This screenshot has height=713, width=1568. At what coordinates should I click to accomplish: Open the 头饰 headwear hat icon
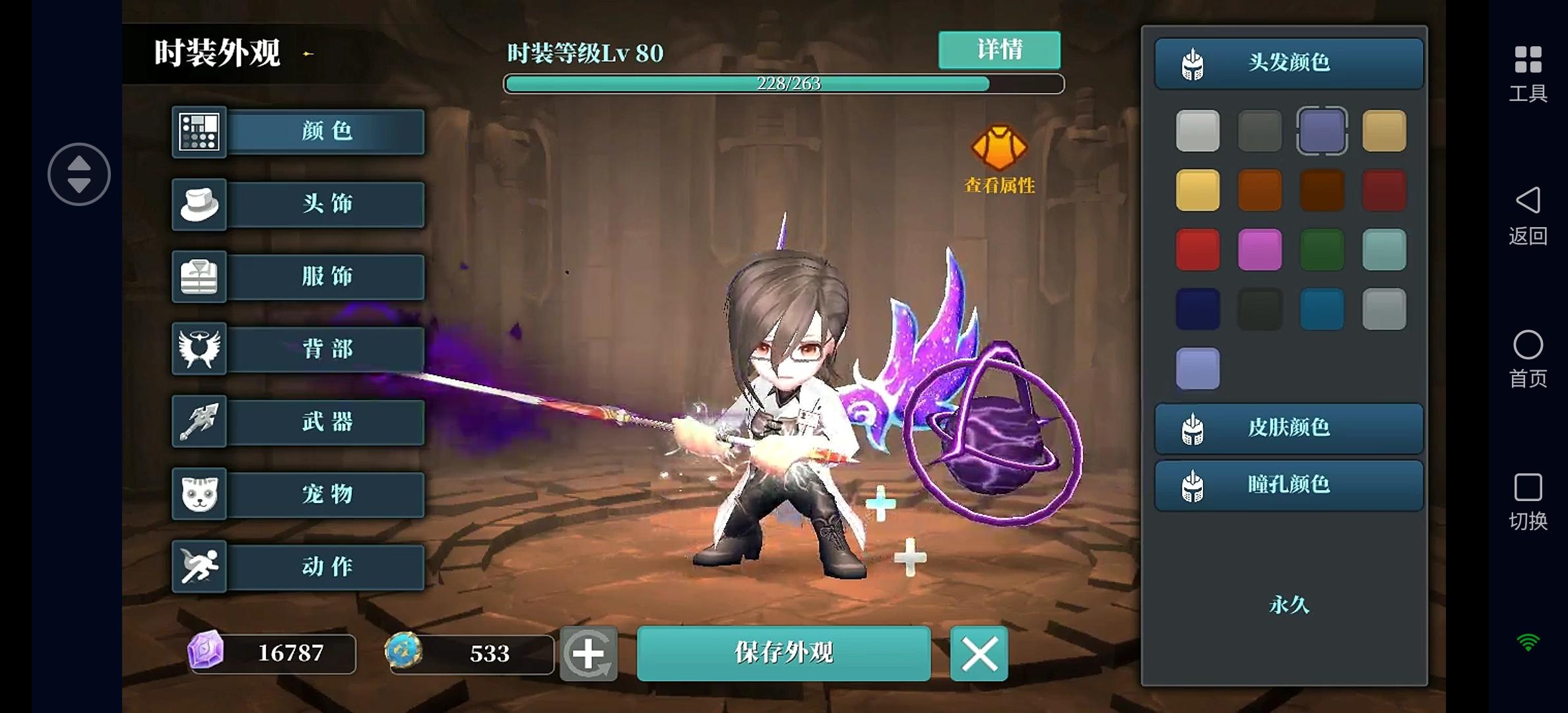[x=199, y=204]
